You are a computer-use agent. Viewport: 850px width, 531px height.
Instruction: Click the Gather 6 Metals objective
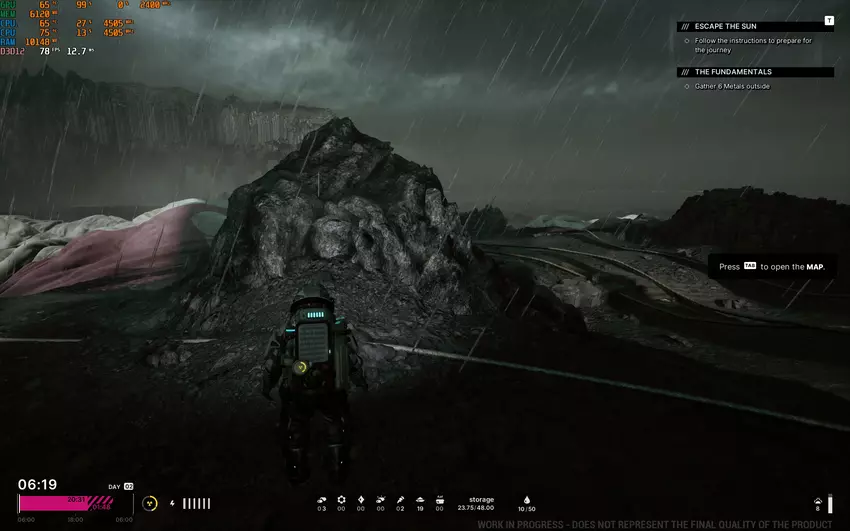click(x=732, y=86)
